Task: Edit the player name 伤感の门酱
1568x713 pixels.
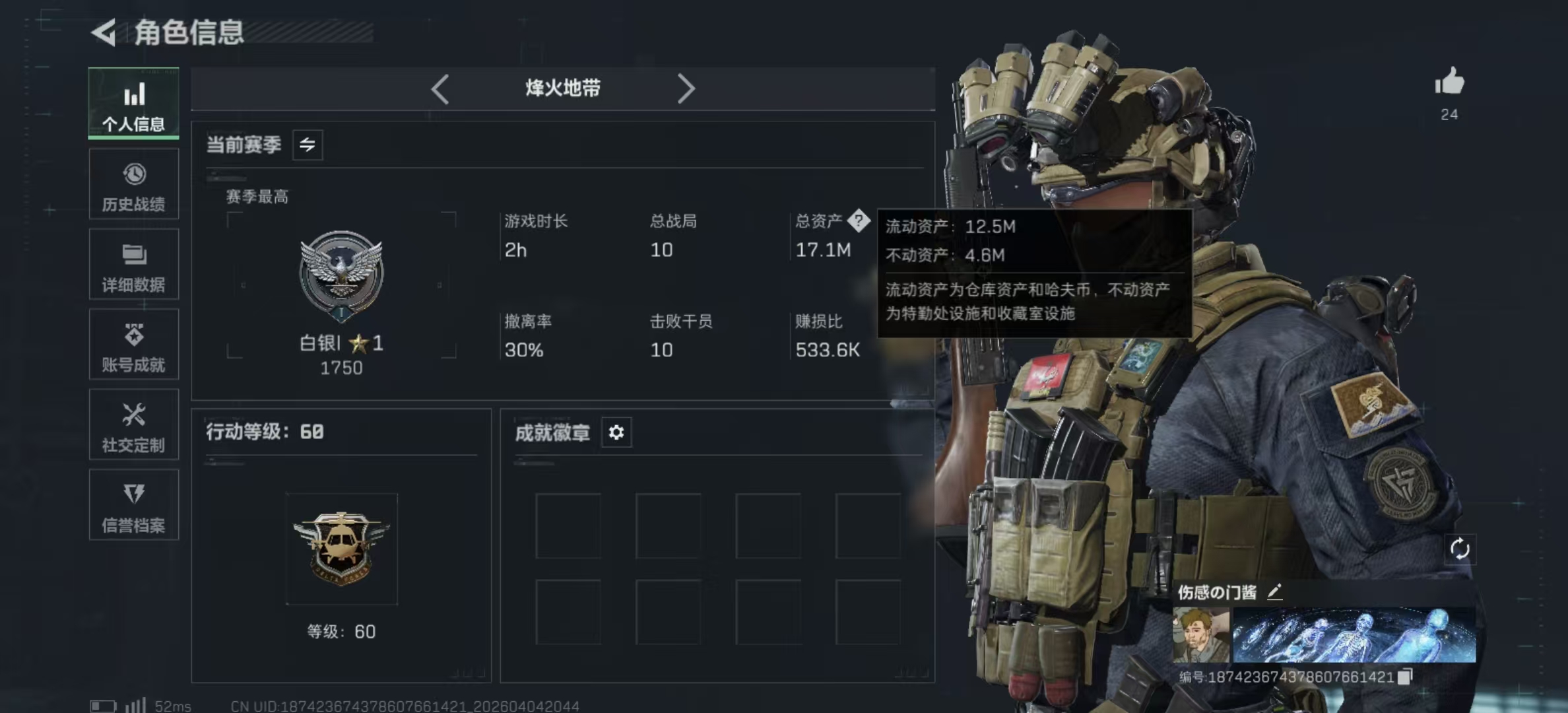Action: (1275, 592)
